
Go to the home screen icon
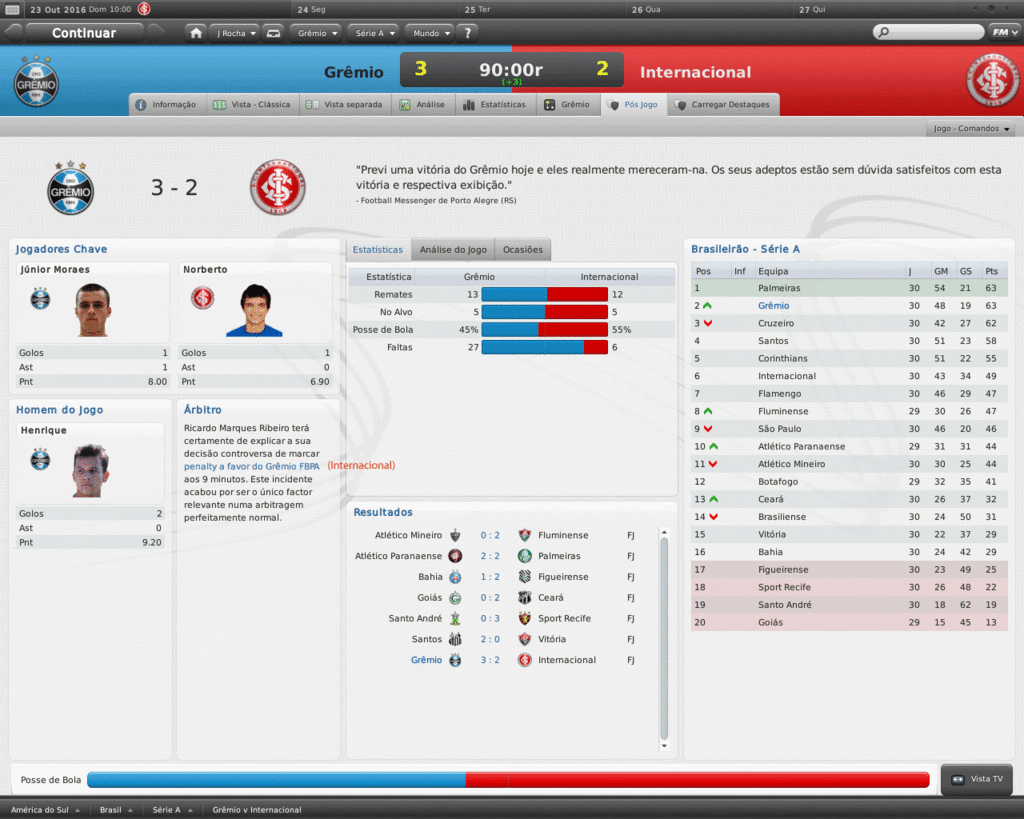pyautogui.click(x=196, y=33)
